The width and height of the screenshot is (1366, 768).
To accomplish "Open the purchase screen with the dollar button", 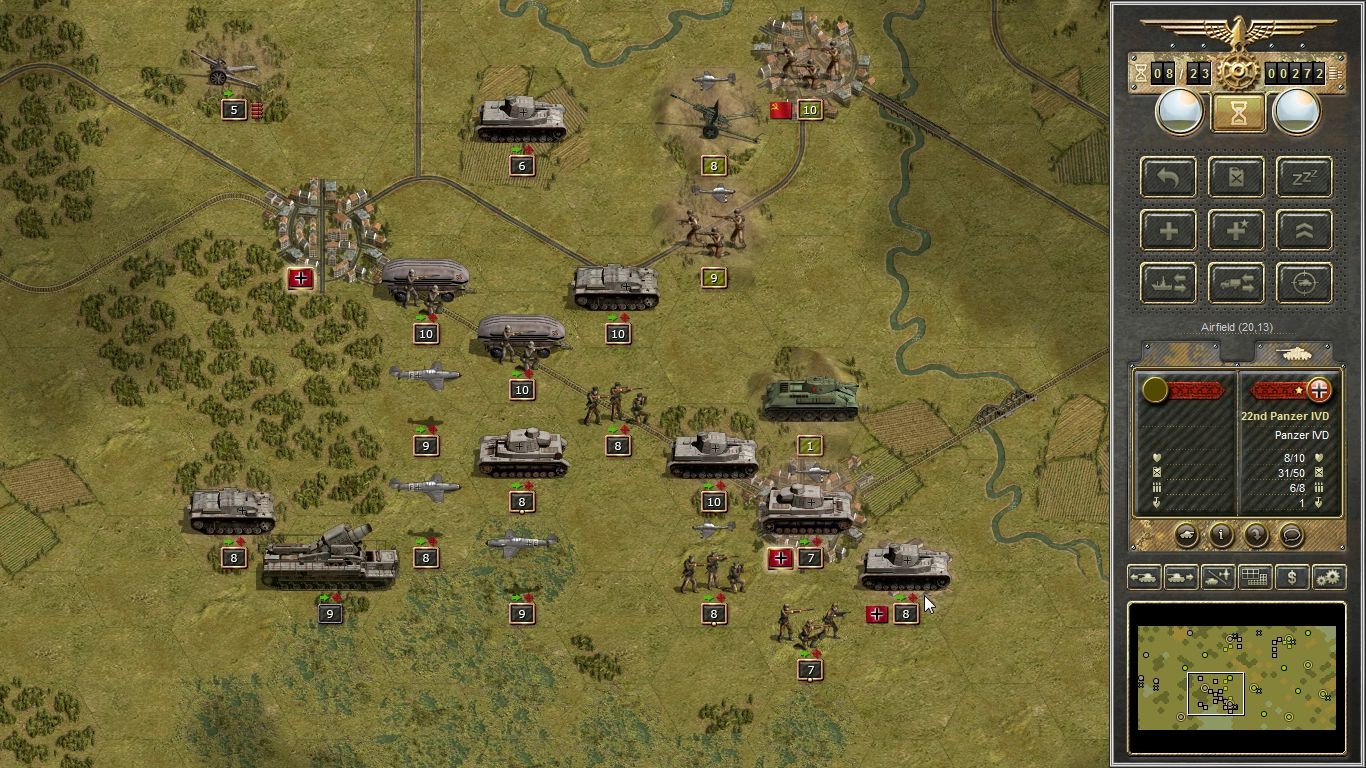I will click(x=1292, y=577).
